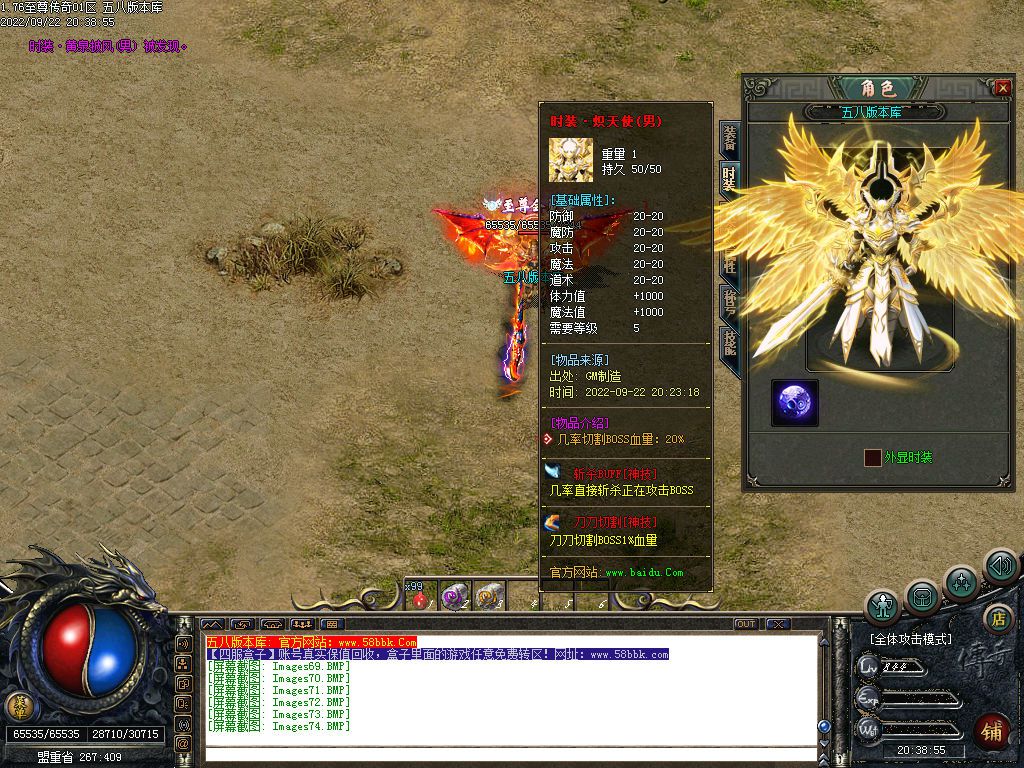Open the bag inventory button

(922, 597)
